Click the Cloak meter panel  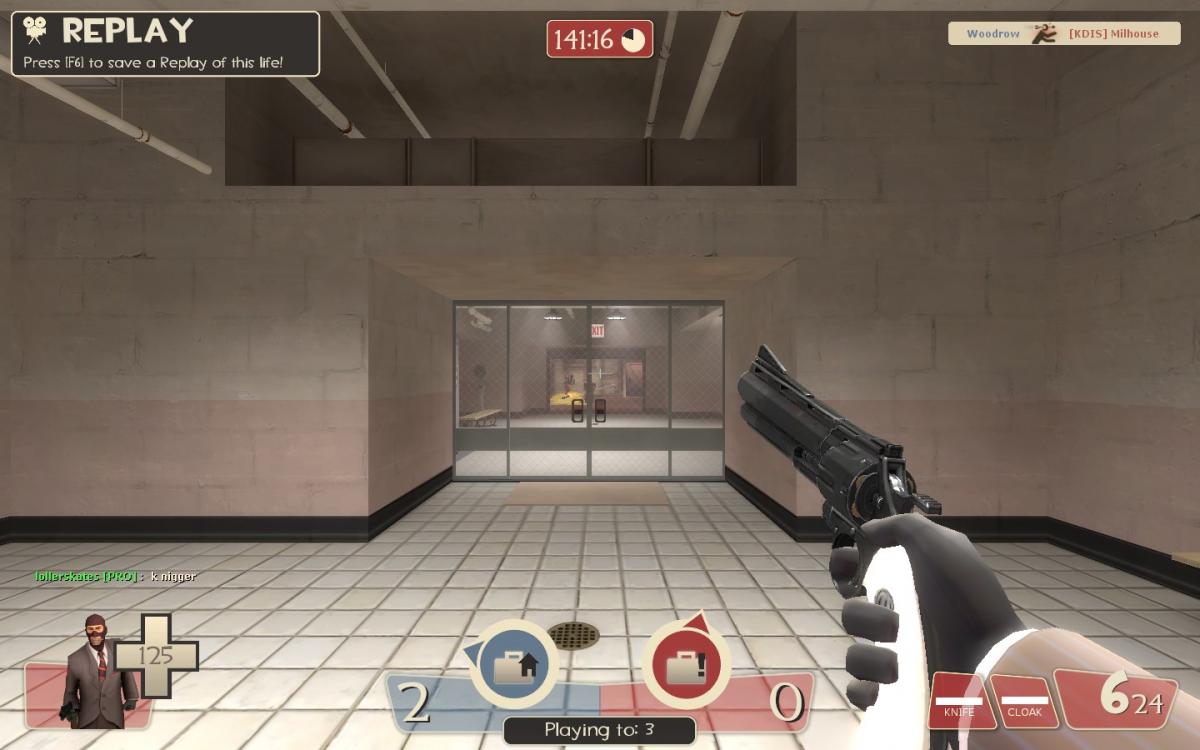pos(1024,701)
